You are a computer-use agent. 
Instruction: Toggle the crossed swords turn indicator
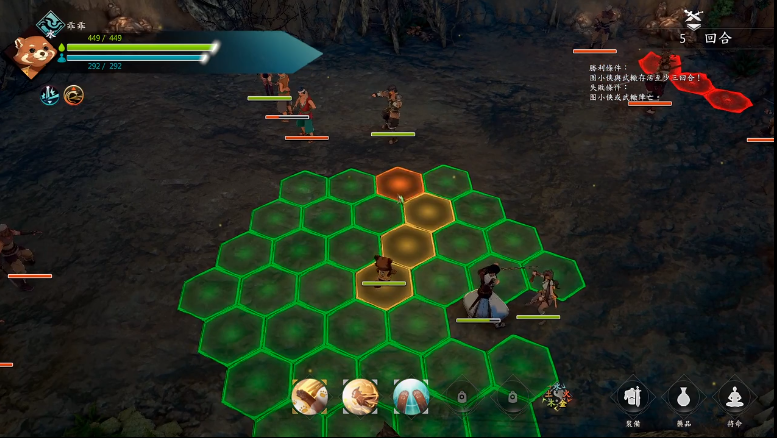pyautogui.click(x=693, y=19)
